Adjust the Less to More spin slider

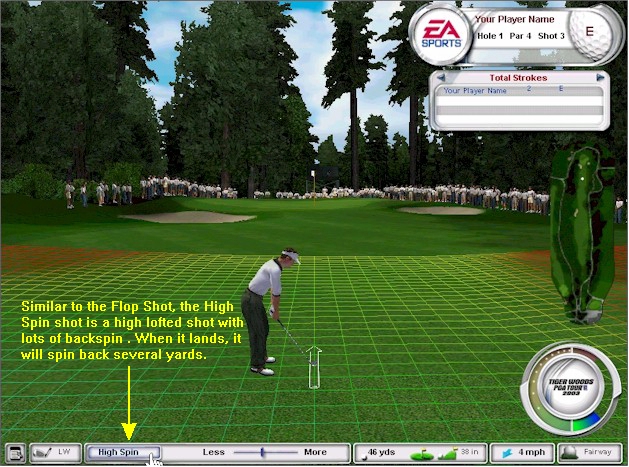[263, 453]
